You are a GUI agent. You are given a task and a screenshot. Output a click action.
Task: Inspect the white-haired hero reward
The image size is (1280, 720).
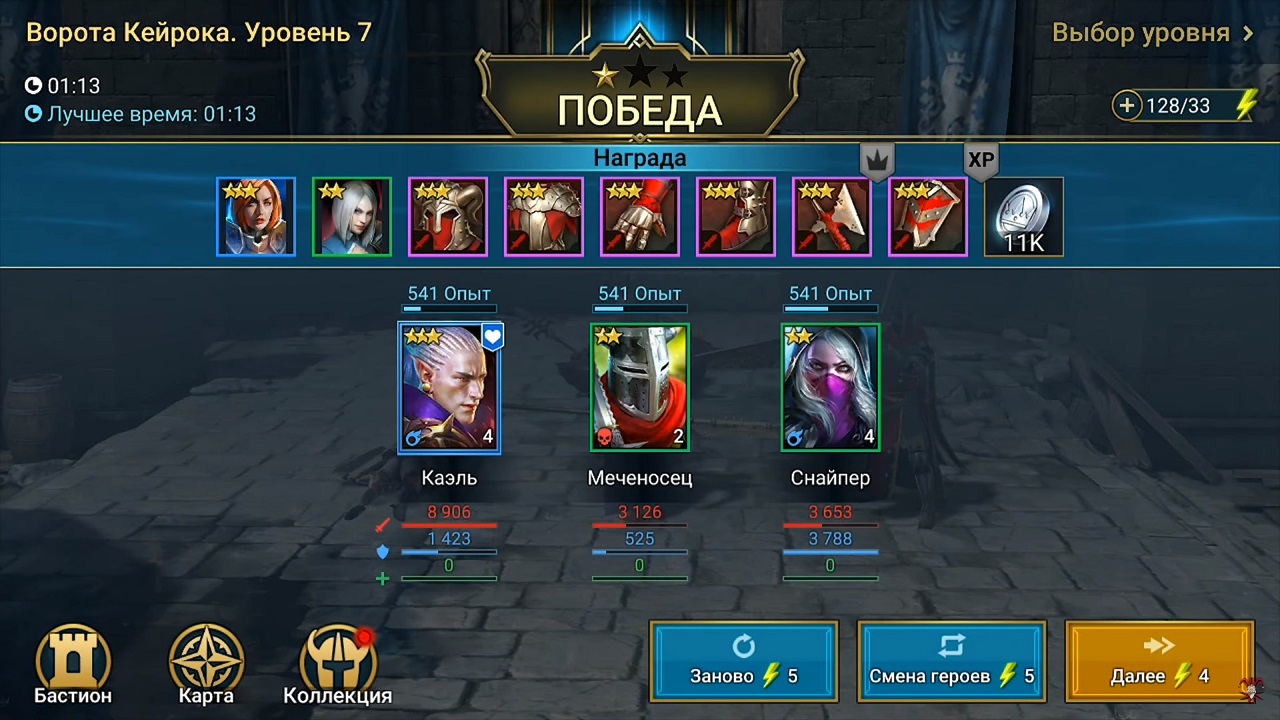[x=352, y=217]
